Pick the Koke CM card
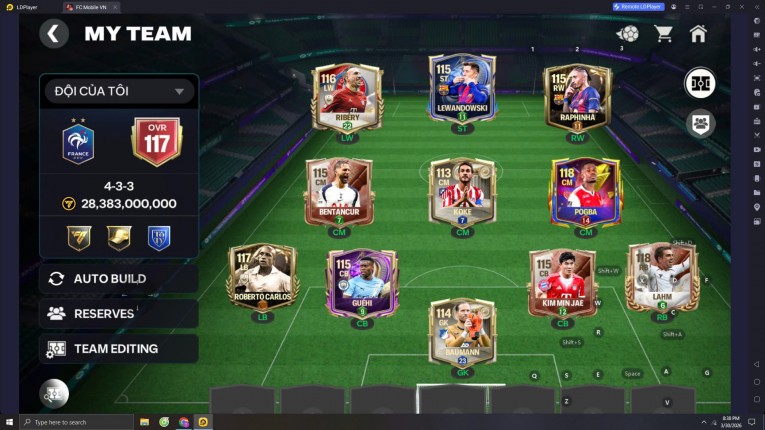This screenshot has height=430, width=765. pos(462,191)
